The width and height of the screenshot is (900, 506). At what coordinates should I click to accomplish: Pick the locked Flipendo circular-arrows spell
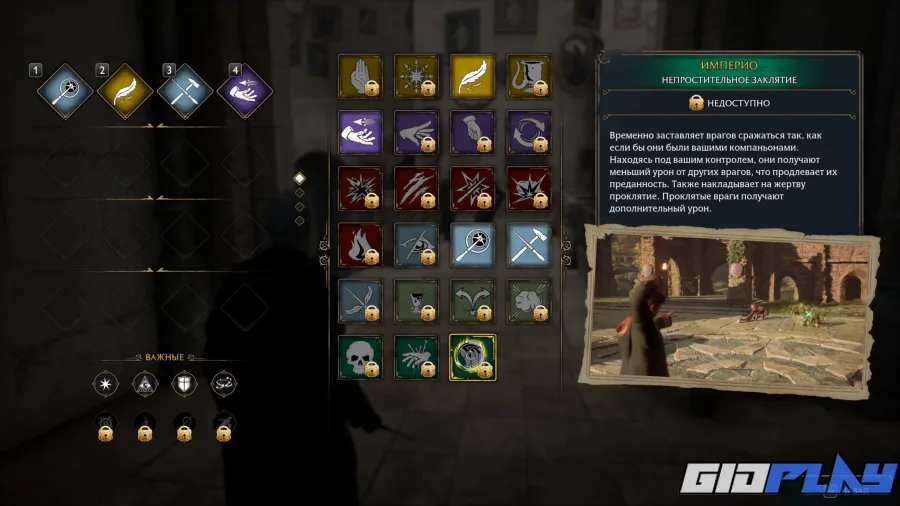click(x=528, y=133)
